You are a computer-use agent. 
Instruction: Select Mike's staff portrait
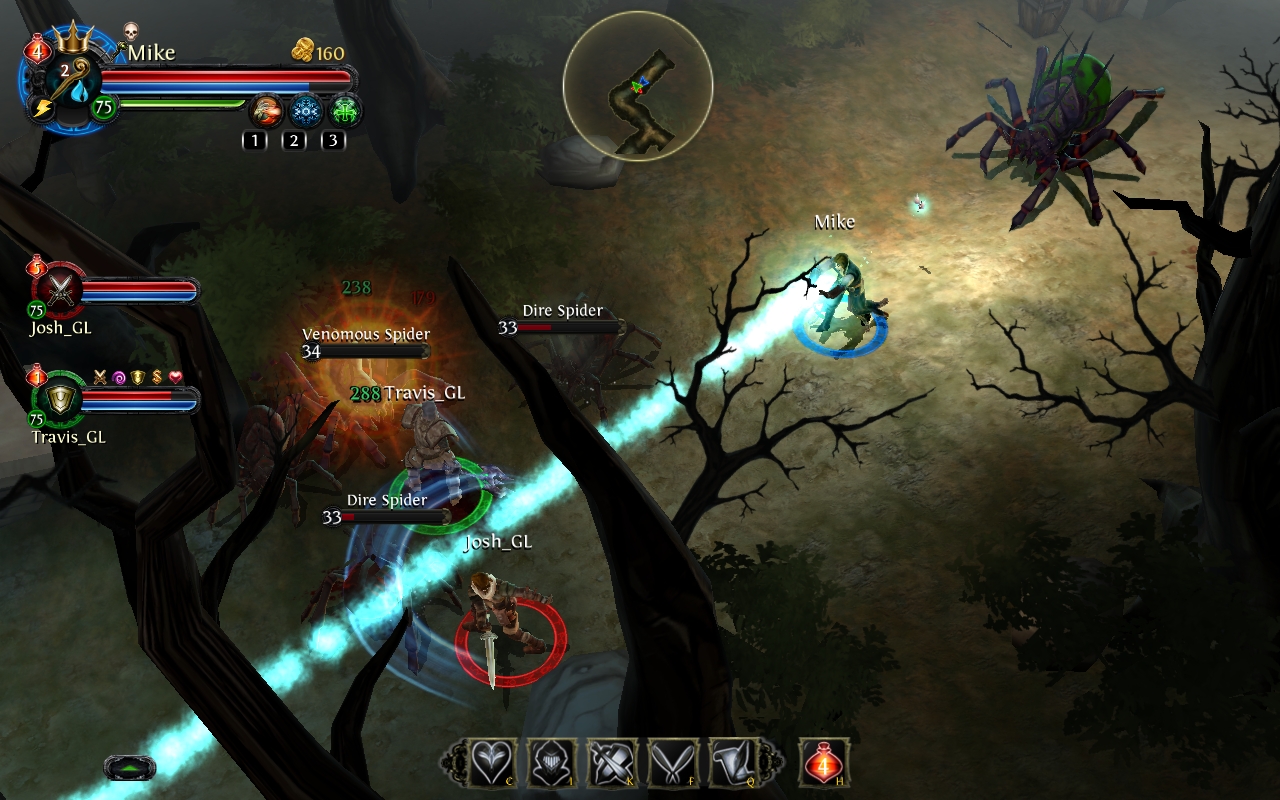click(70, 80)
